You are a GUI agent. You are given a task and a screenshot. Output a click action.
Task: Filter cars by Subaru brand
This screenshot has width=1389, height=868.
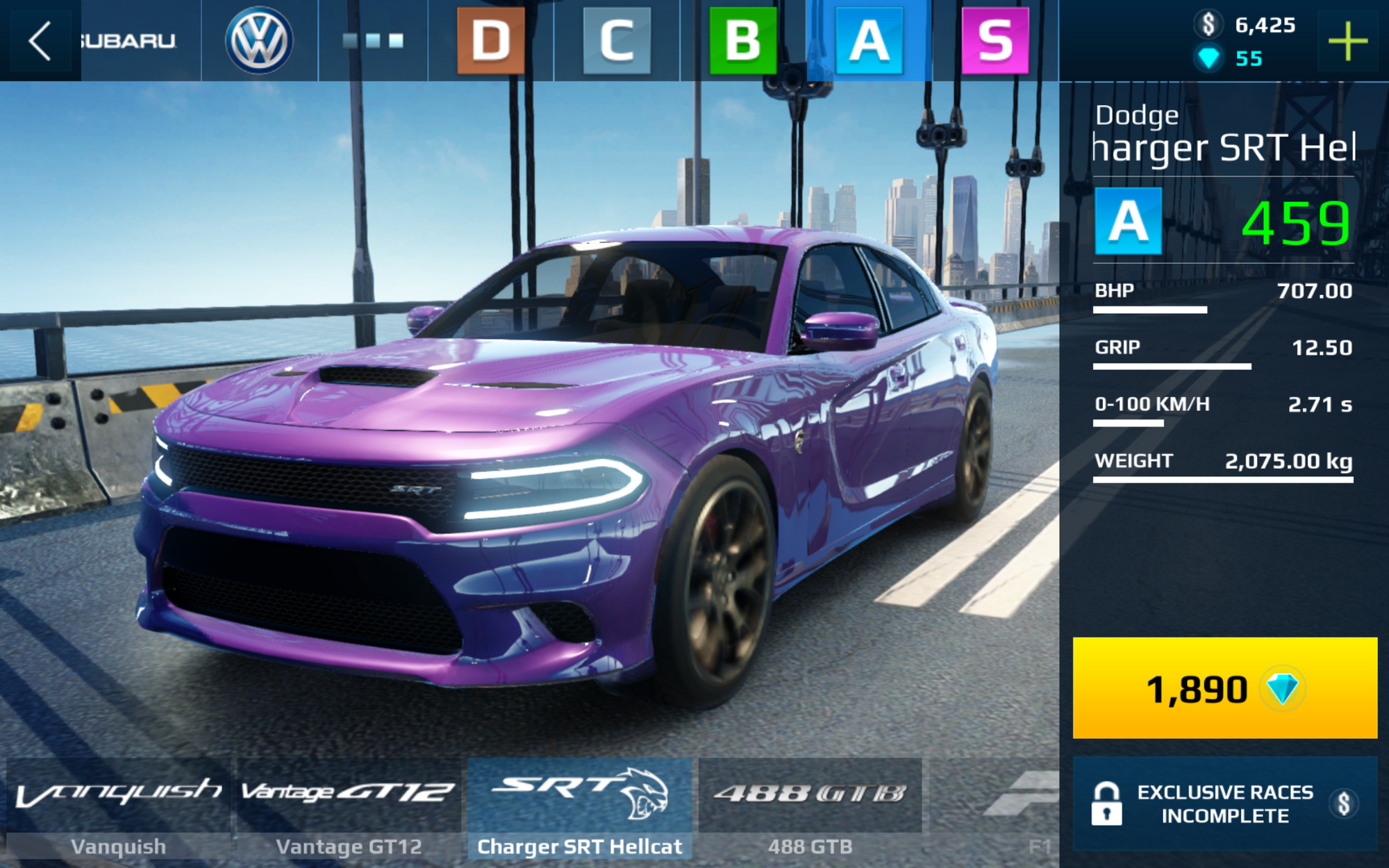128,40
